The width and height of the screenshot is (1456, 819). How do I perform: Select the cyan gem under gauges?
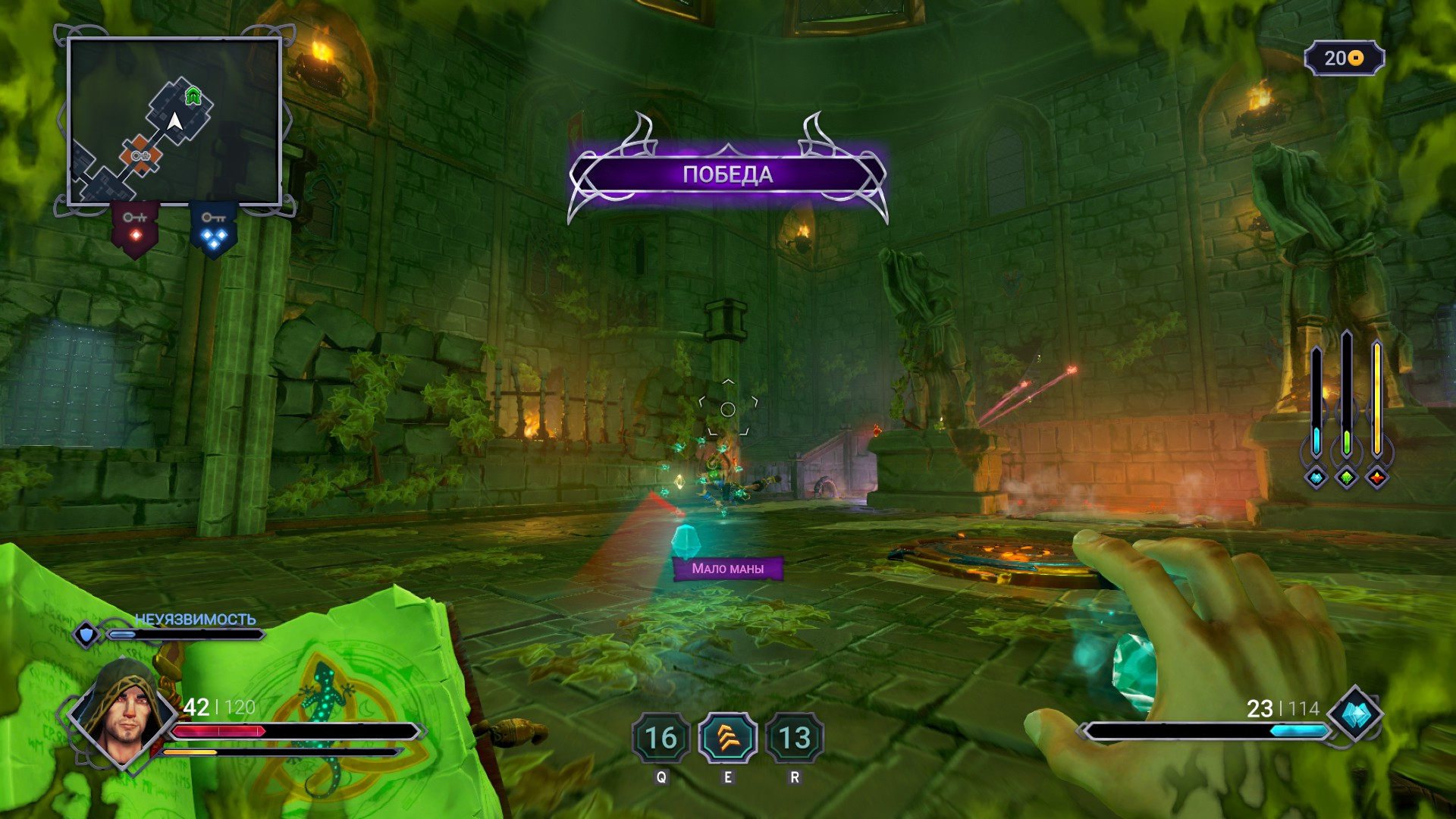tap(1316, 477)
